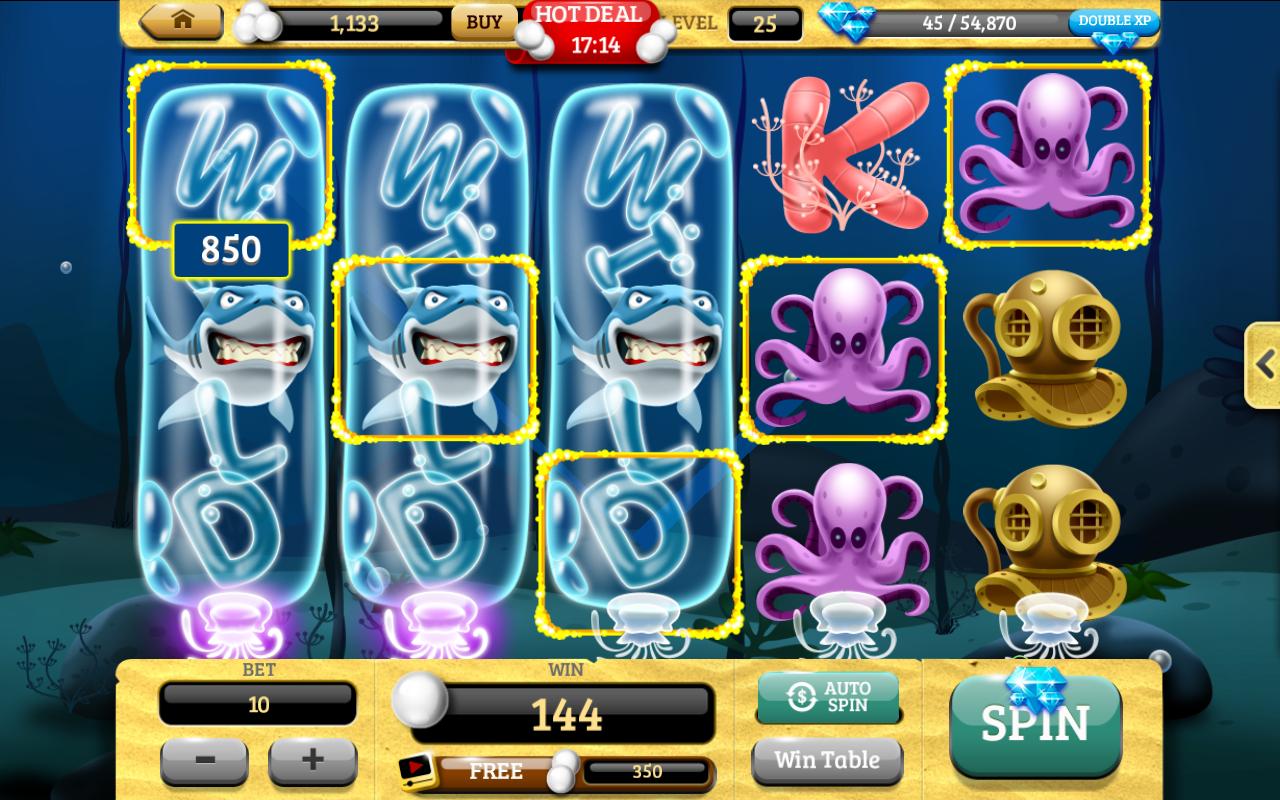Activate DOUBLE XP boost
1280x800 pixels.
1113,20
